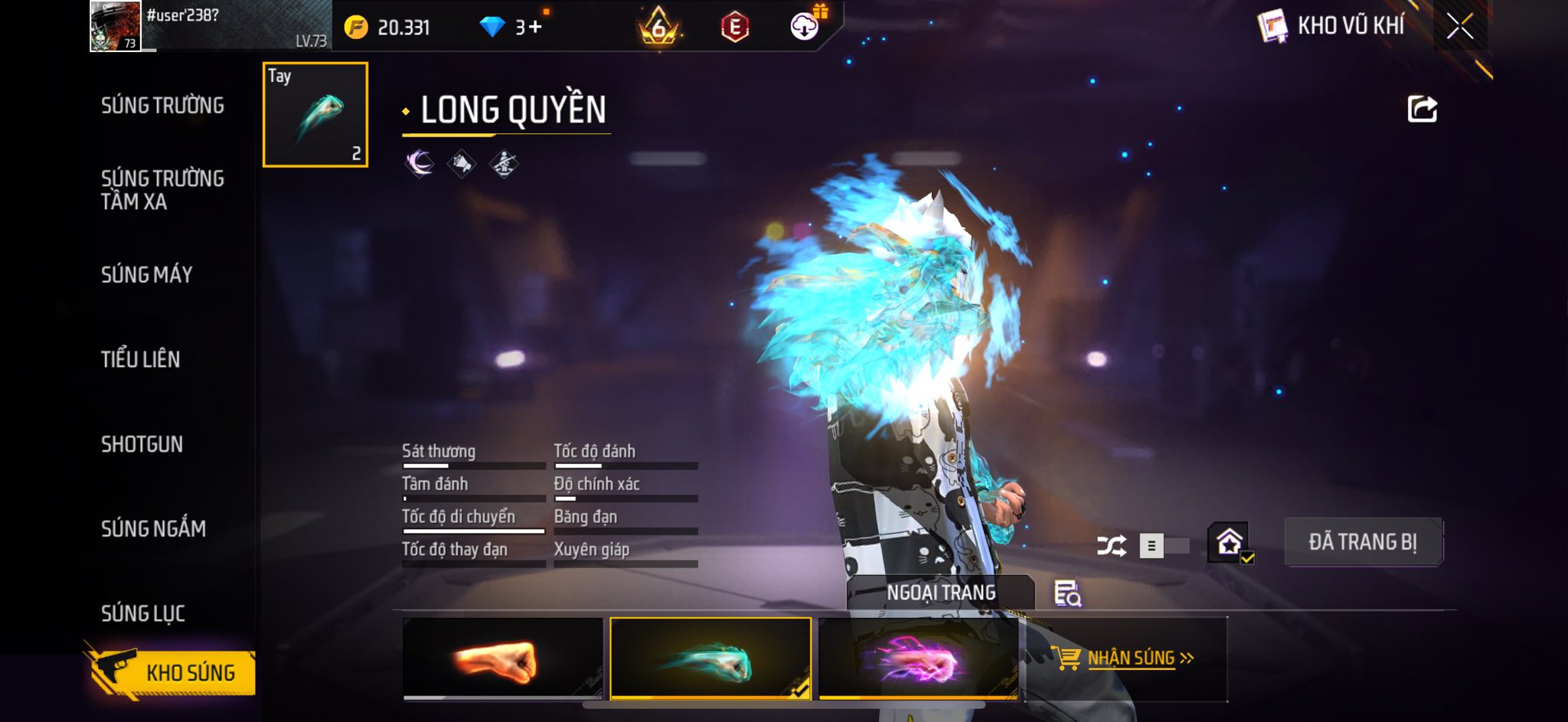The width and height of the screenshot is (1568, 722).
Task: Open the Súng Ngắm category
Action: tap(153, 528)
